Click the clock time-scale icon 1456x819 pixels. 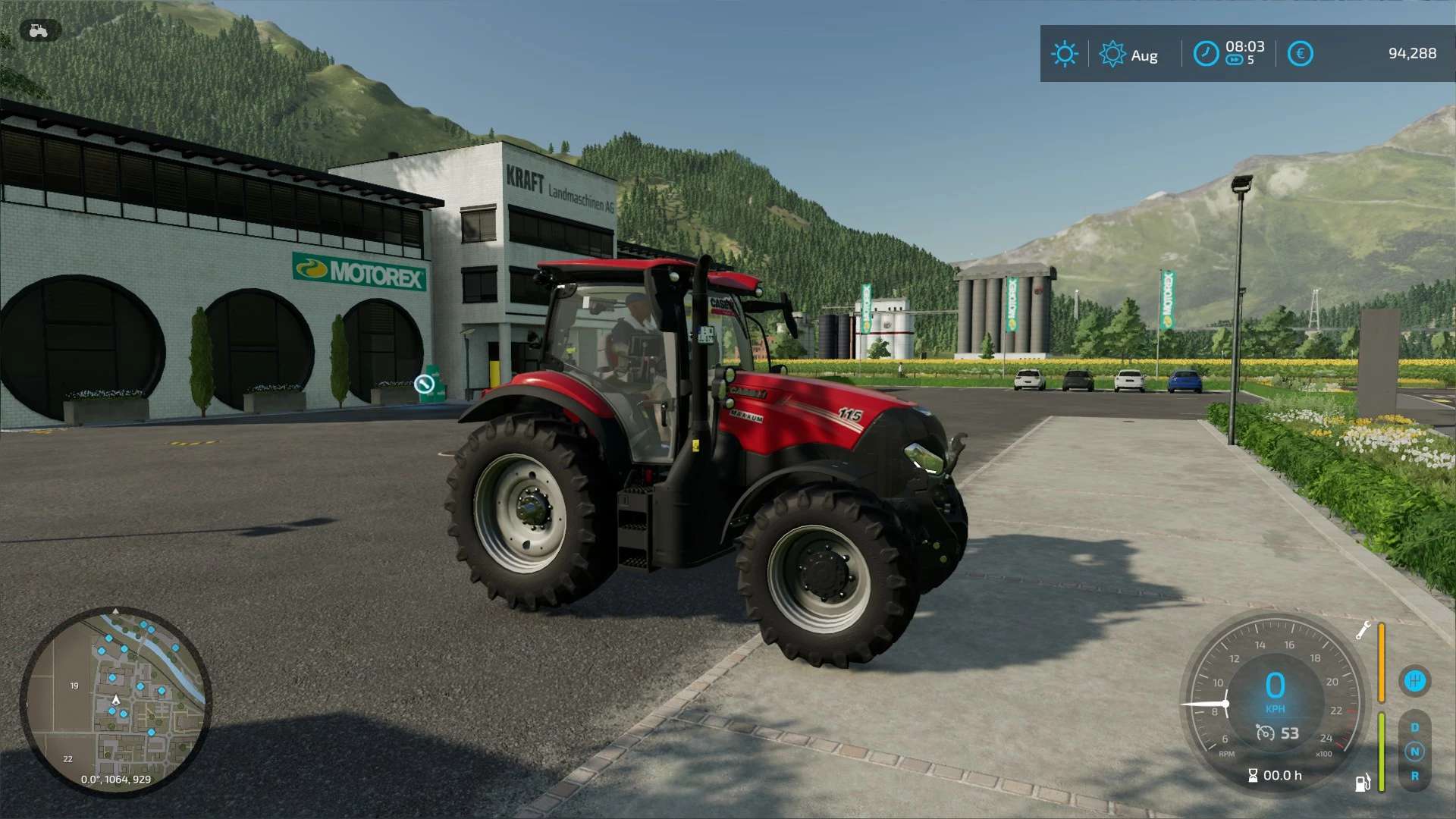coord(1206,54)
